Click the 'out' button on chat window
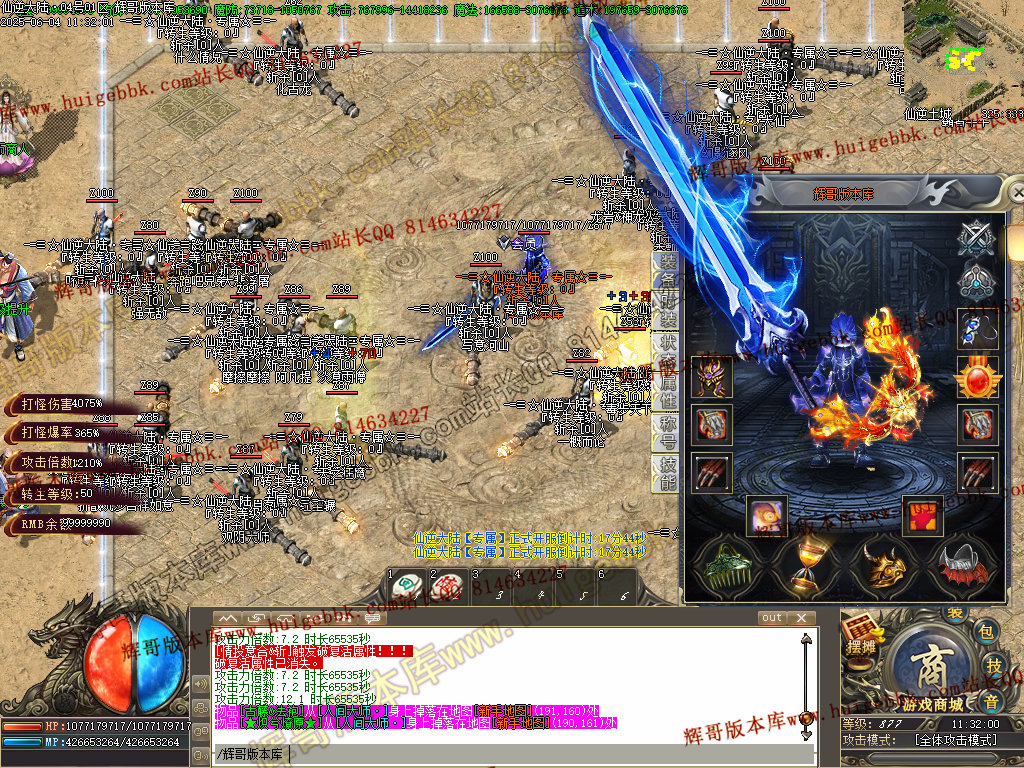1024x768 pixels. pyautogui.click(x=772, y=618)
